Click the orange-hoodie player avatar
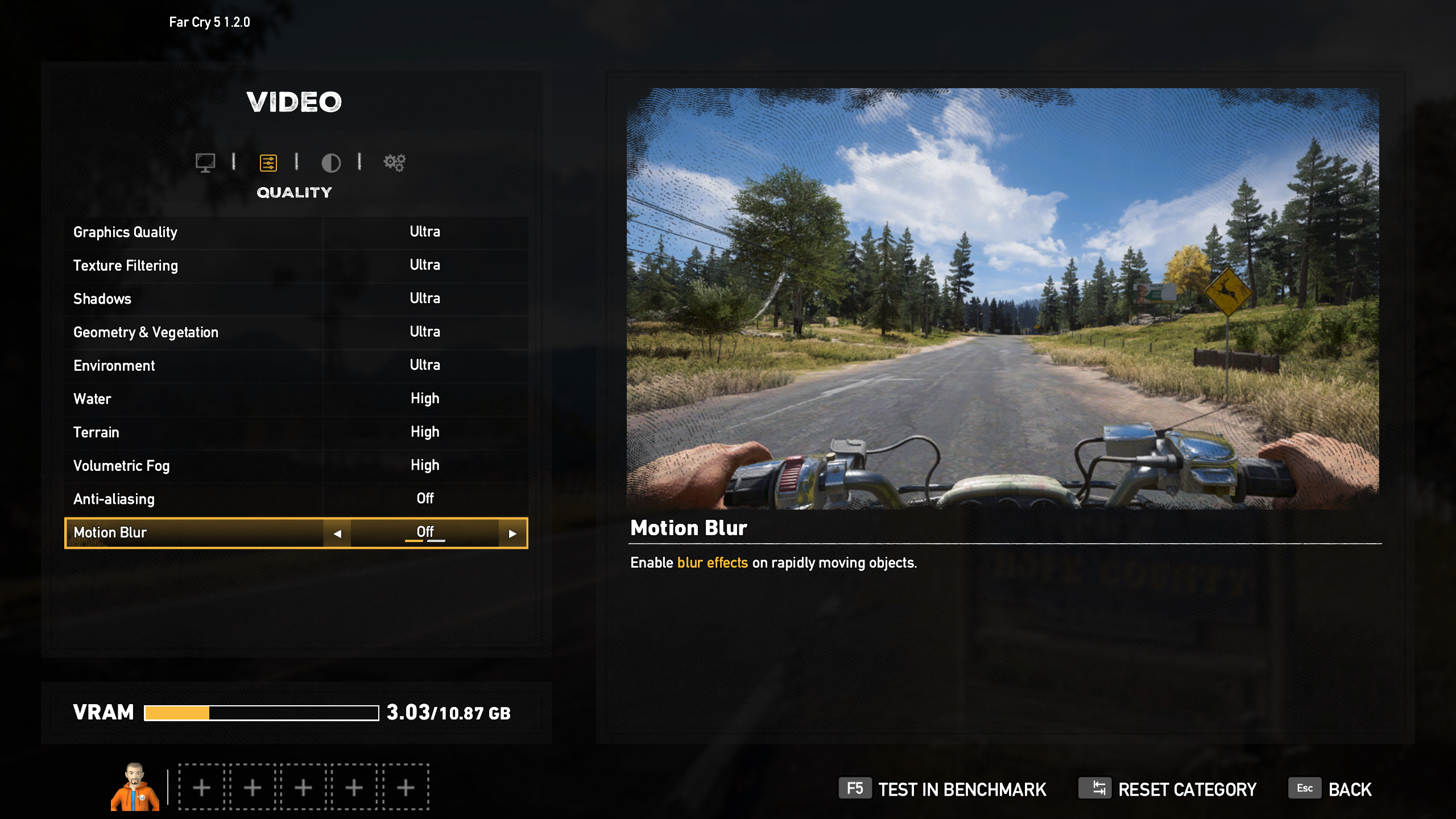The width and height of the screenshot is (1456, 819). click(135, 787)
